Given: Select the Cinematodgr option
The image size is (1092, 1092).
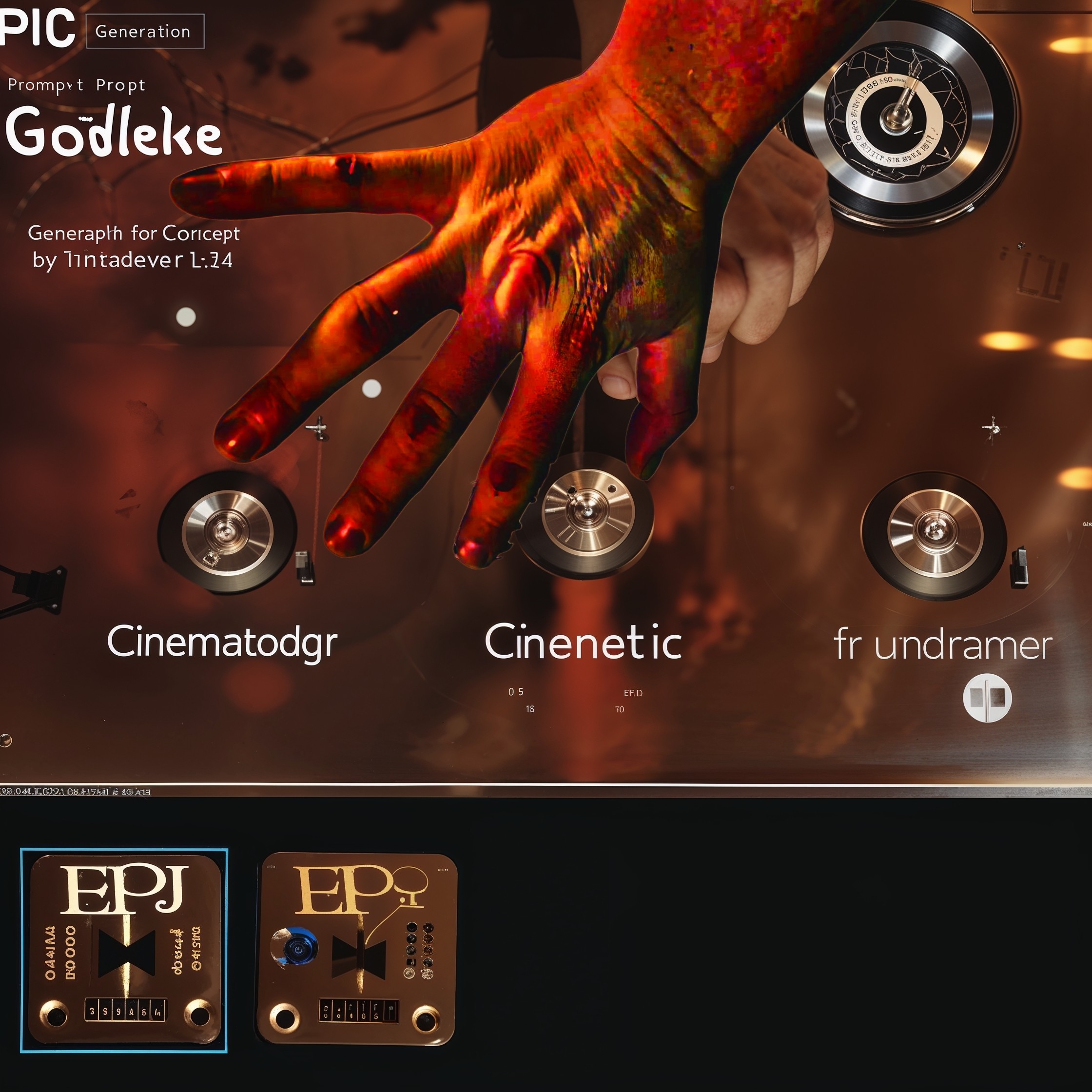Looking at the screenshot, I should pyautogui.click(x=221, y=643).
